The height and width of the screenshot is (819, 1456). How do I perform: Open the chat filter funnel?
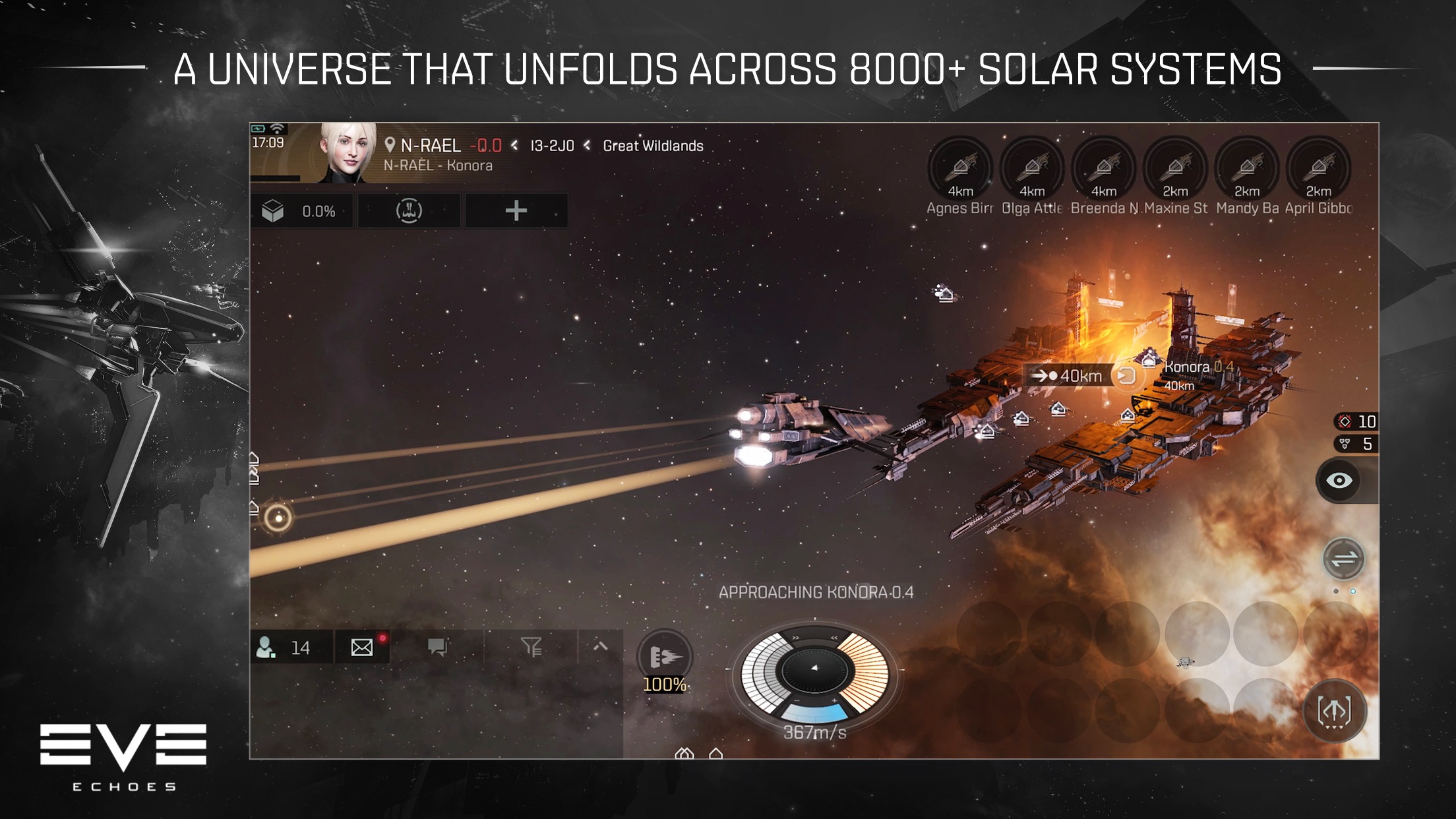click(x=531, y=648)
